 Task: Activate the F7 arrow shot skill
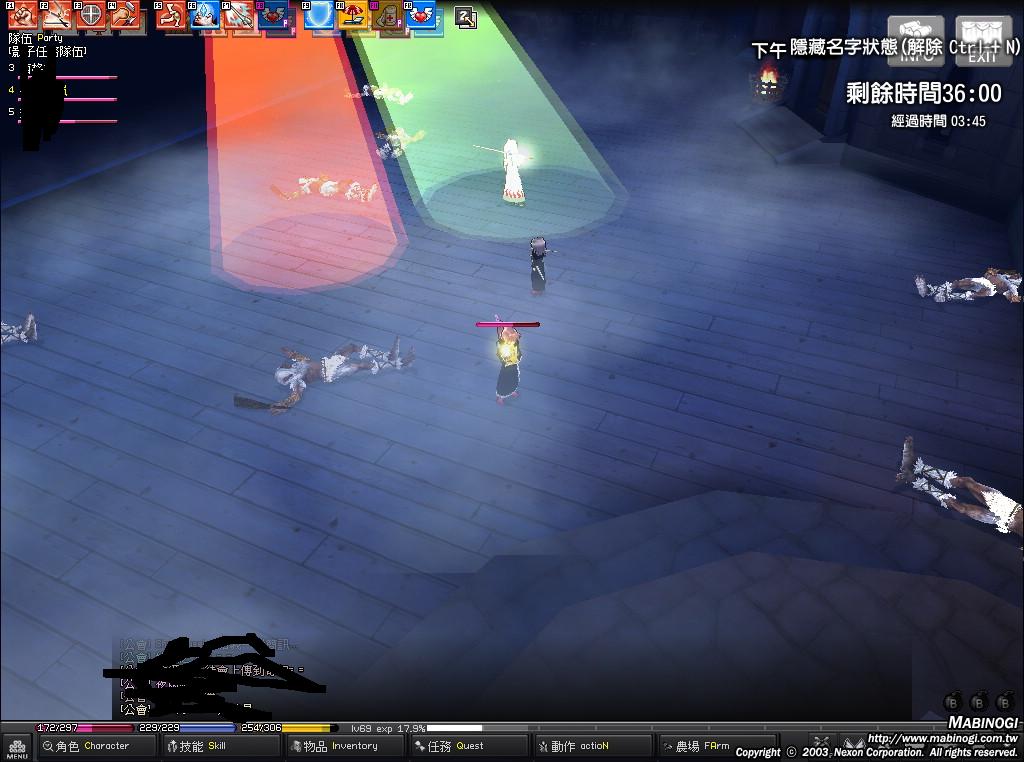click(x=239, y=16)
